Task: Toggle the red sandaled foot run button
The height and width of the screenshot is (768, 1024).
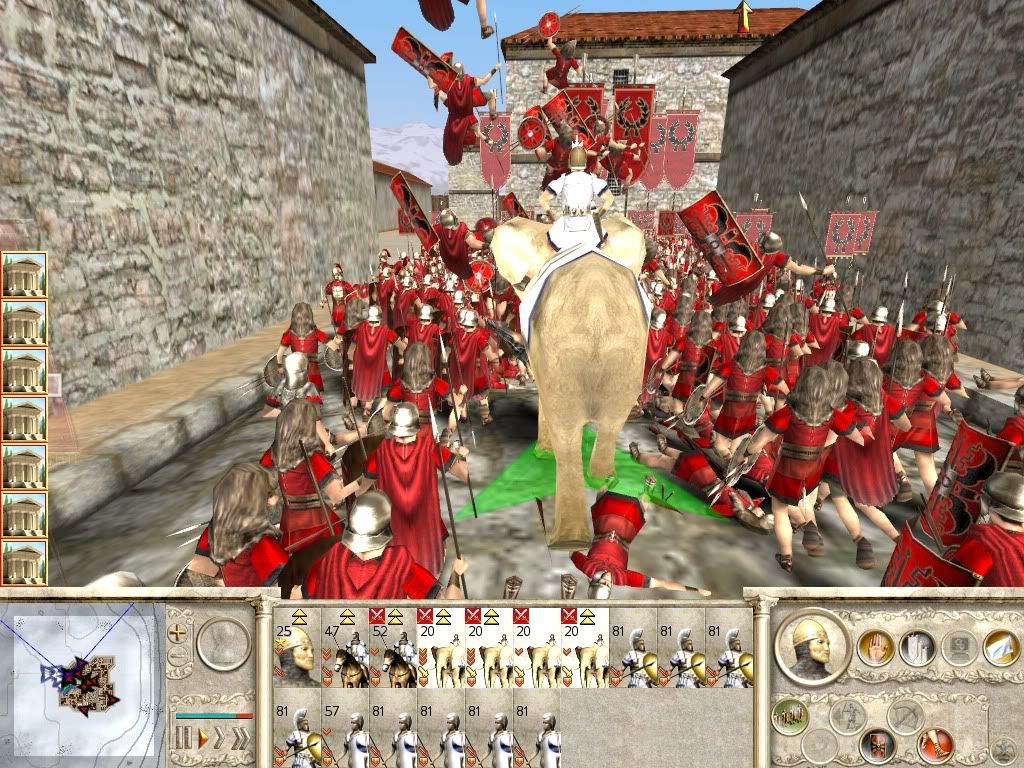Action: click(937, 745)
